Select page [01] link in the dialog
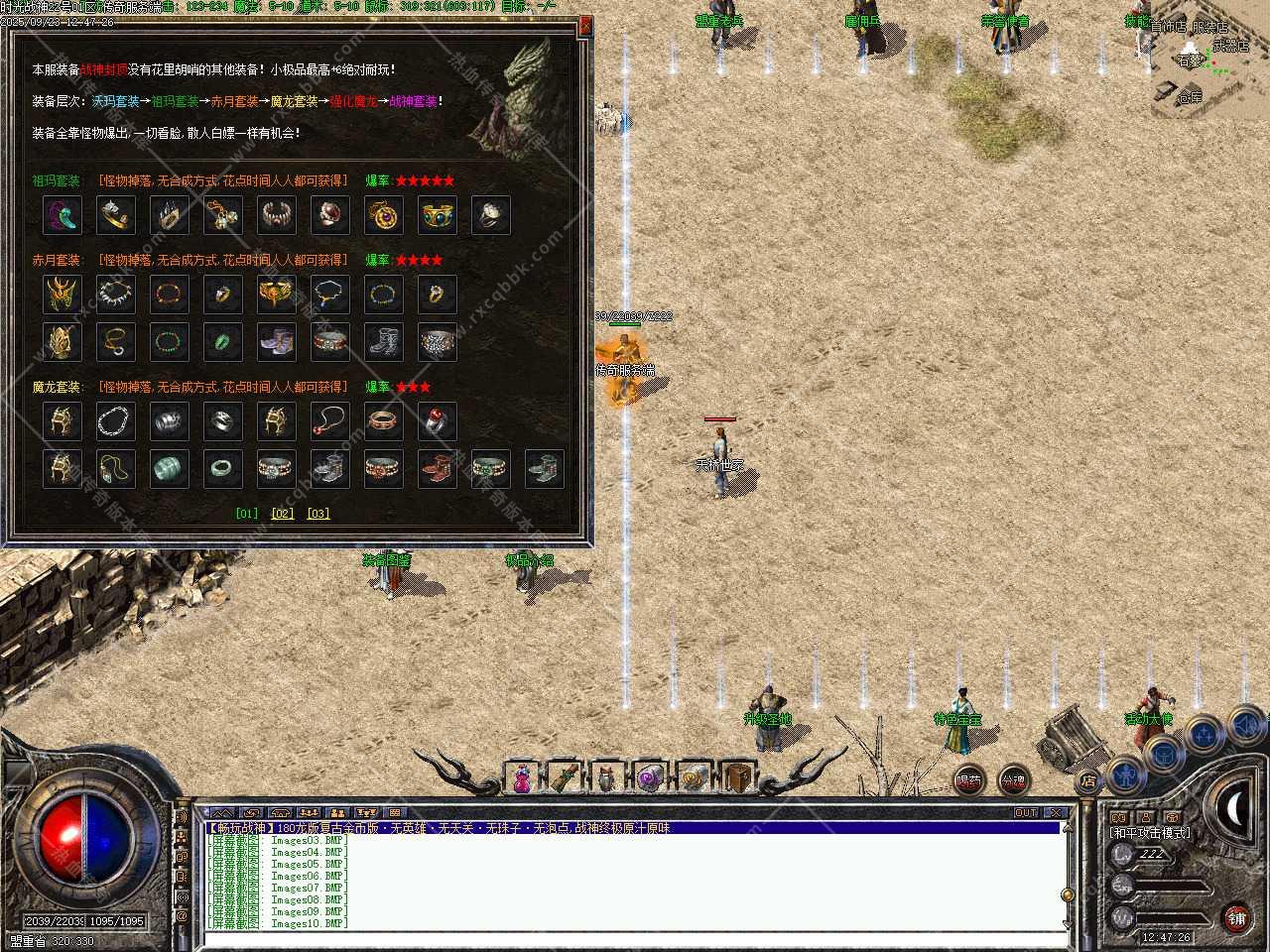1270x952 pixels. [247, 514]
